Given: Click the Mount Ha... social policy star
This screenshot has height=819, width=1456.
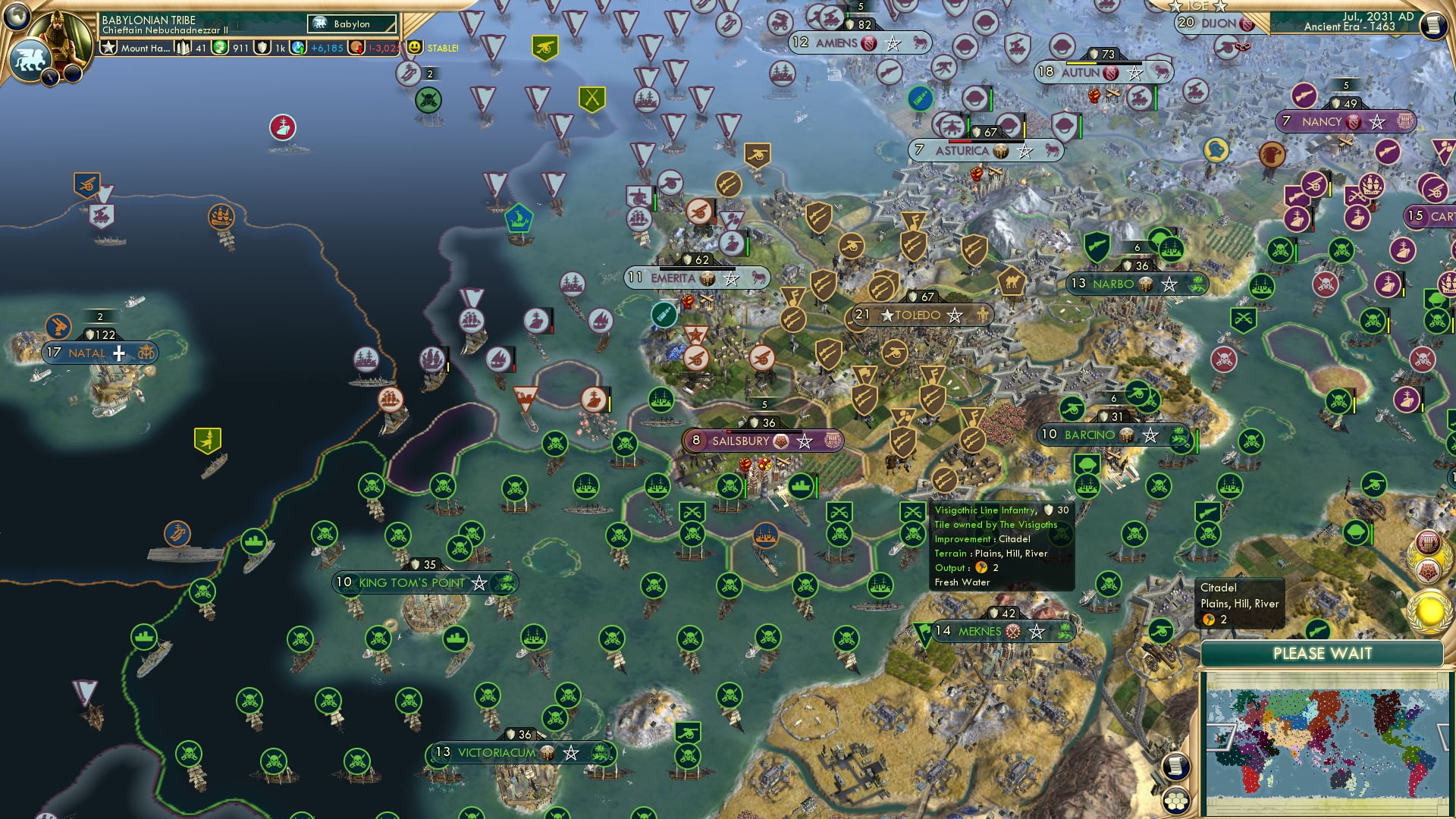Looking at the screenshot, I should pos(108,47).
